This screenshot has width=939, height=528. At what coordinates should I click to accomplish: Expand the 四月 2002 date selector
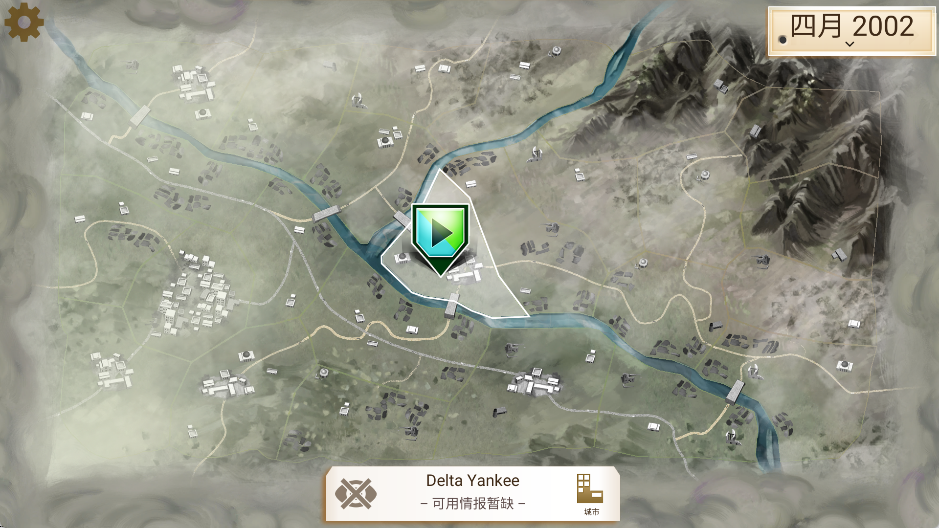tap(851, 30)
